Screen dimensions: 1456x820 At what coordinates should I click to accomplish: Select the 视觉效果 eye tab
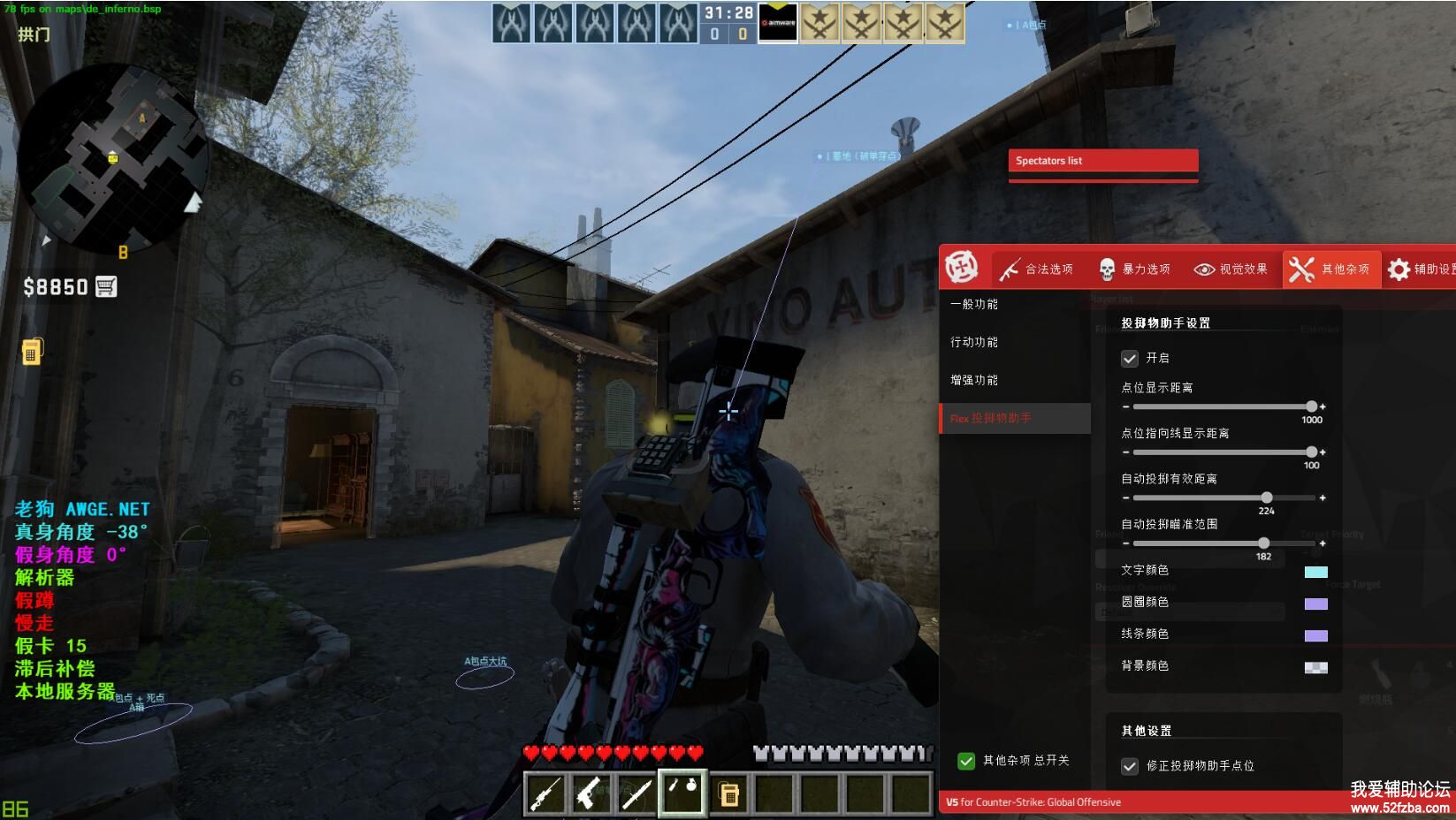point(1231,270)
